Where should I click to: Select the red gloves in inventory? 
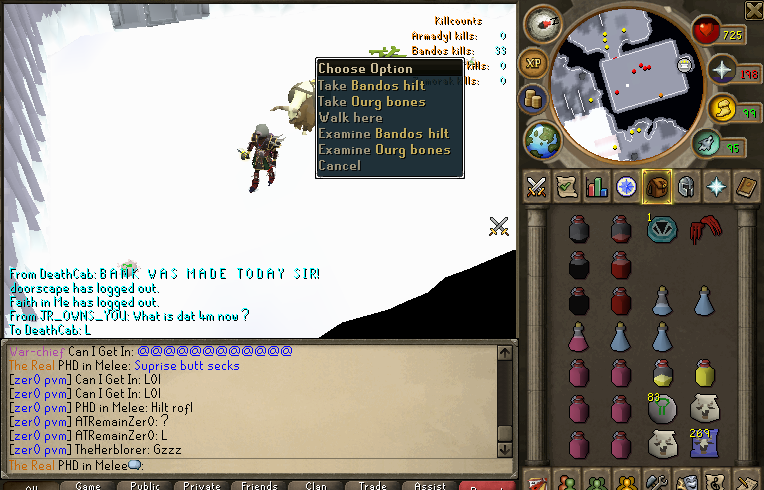704,229
